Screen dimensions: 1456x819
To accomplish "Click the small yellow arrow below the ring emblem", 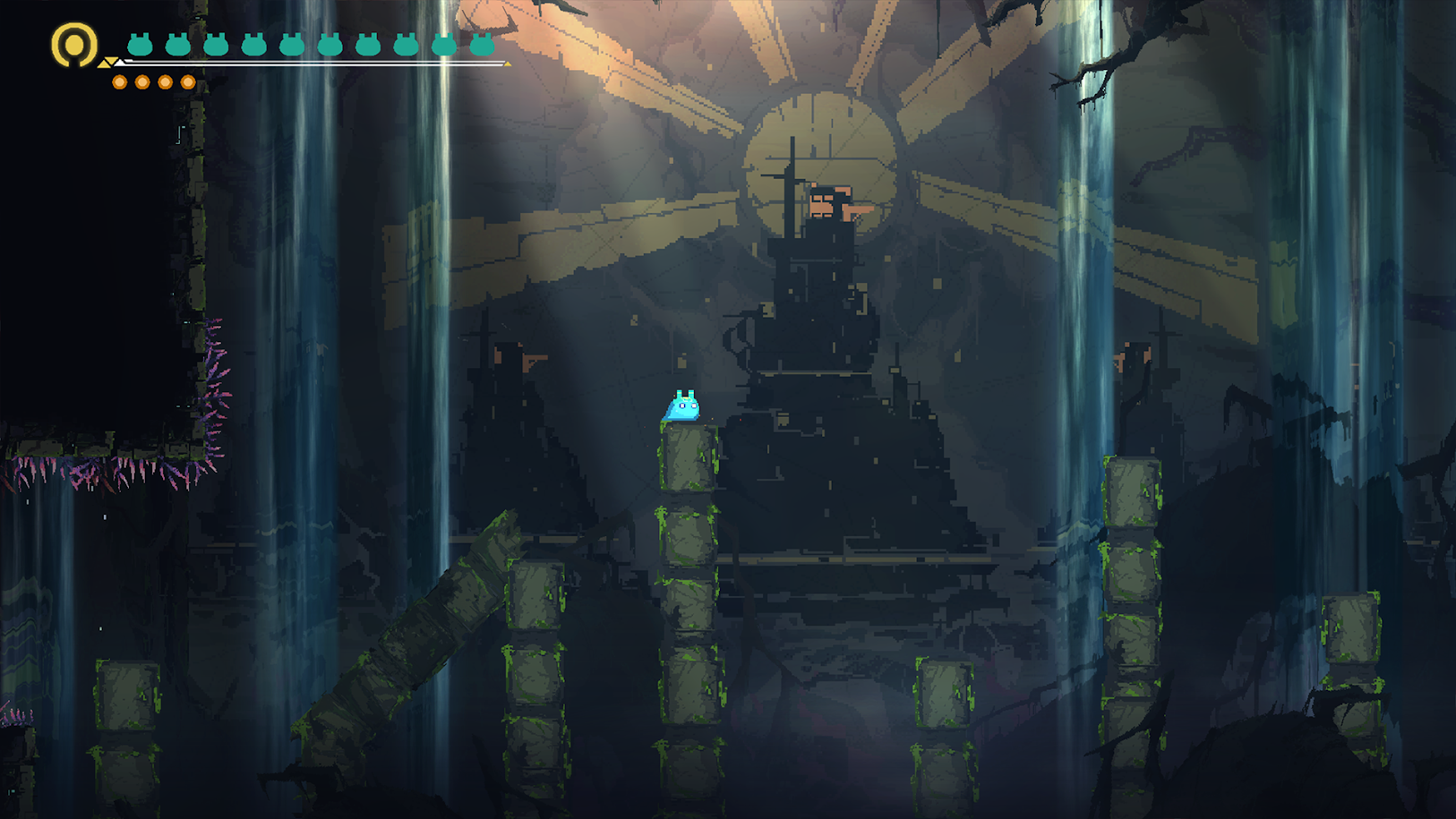I will tap(106, 64).
